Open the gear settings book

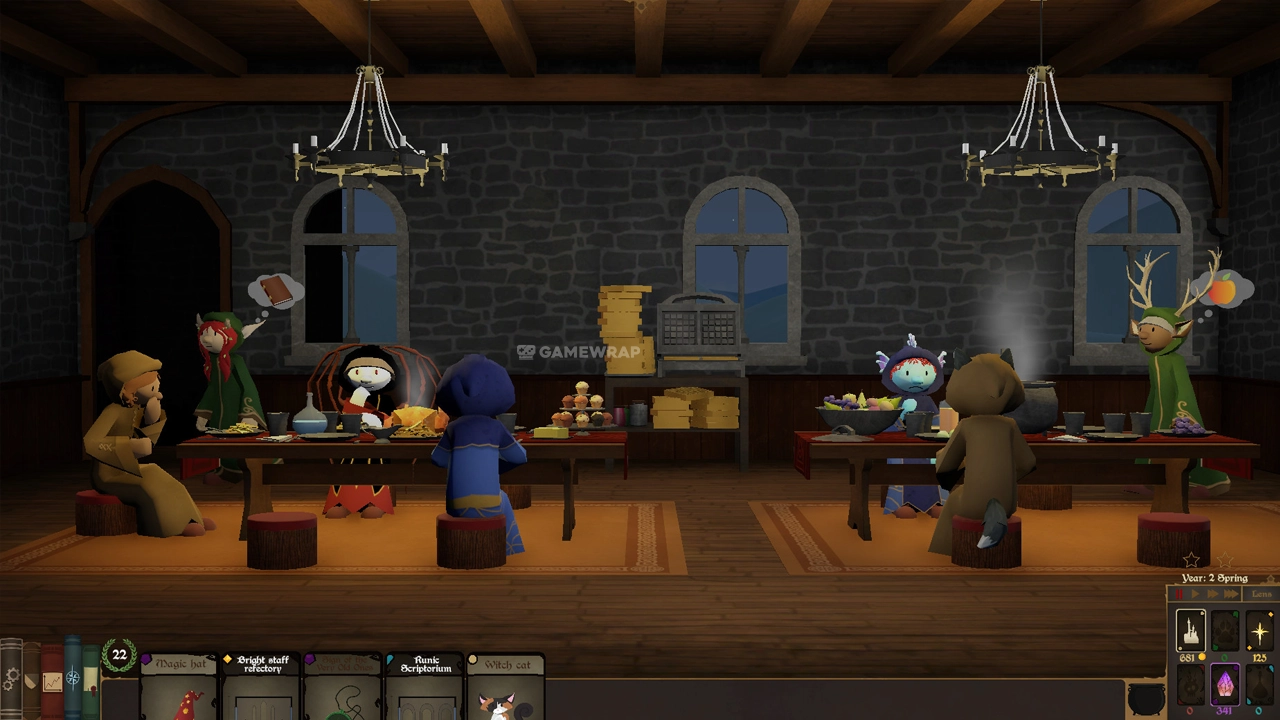[x=11, y=680]
